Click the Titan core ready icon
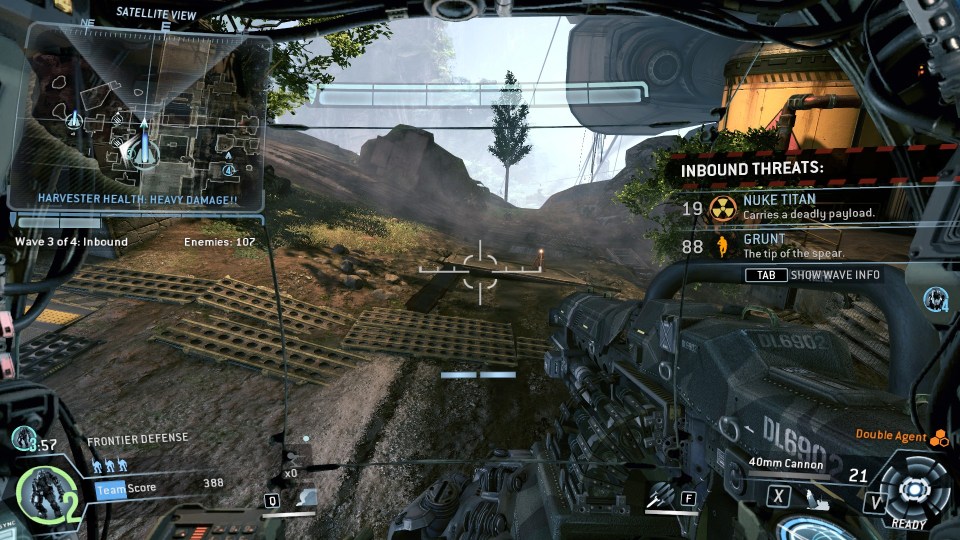This screenshot has height=540, width=960. point(912,490)
